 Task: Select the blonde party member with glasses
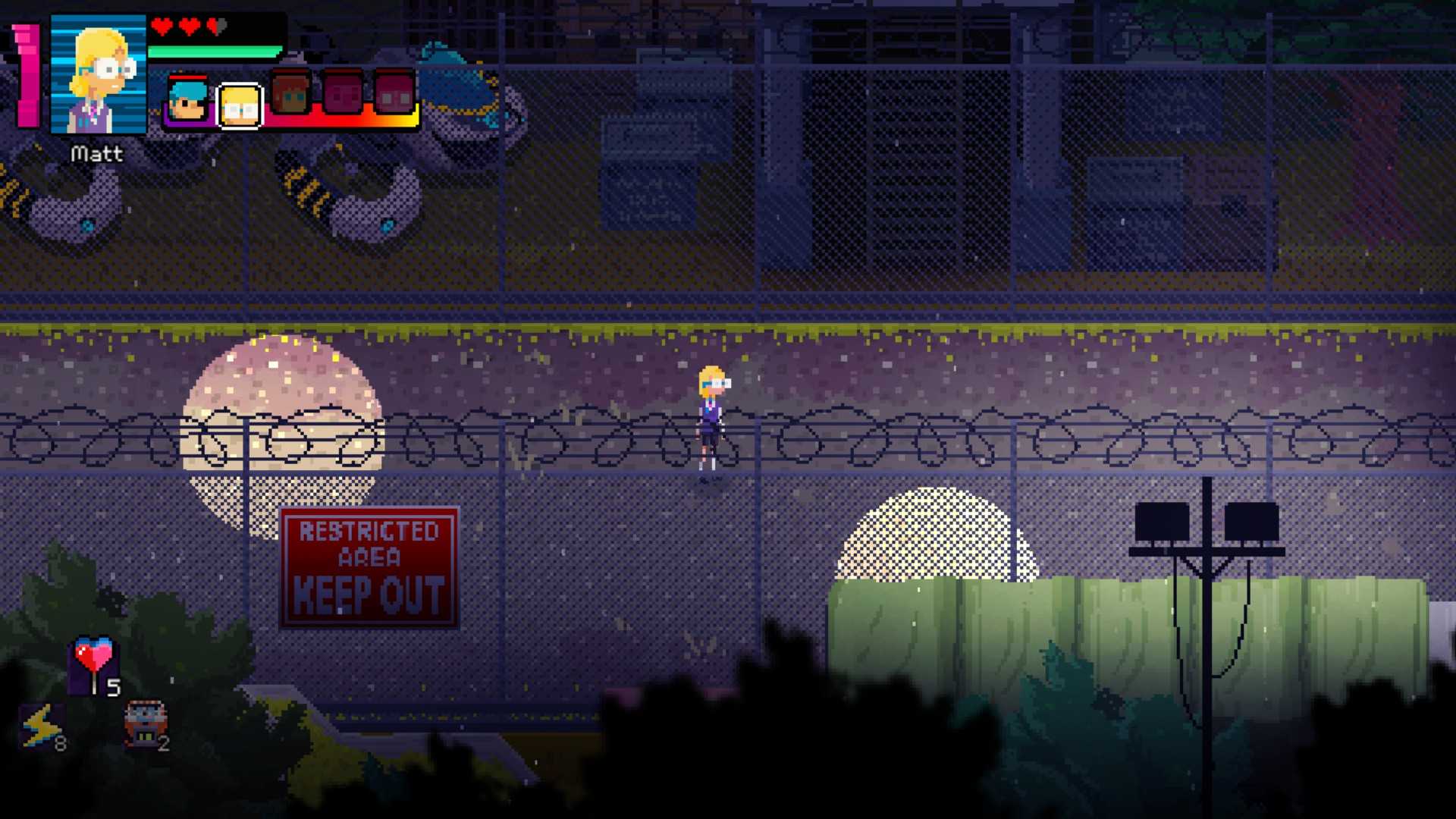click(240, 105)
